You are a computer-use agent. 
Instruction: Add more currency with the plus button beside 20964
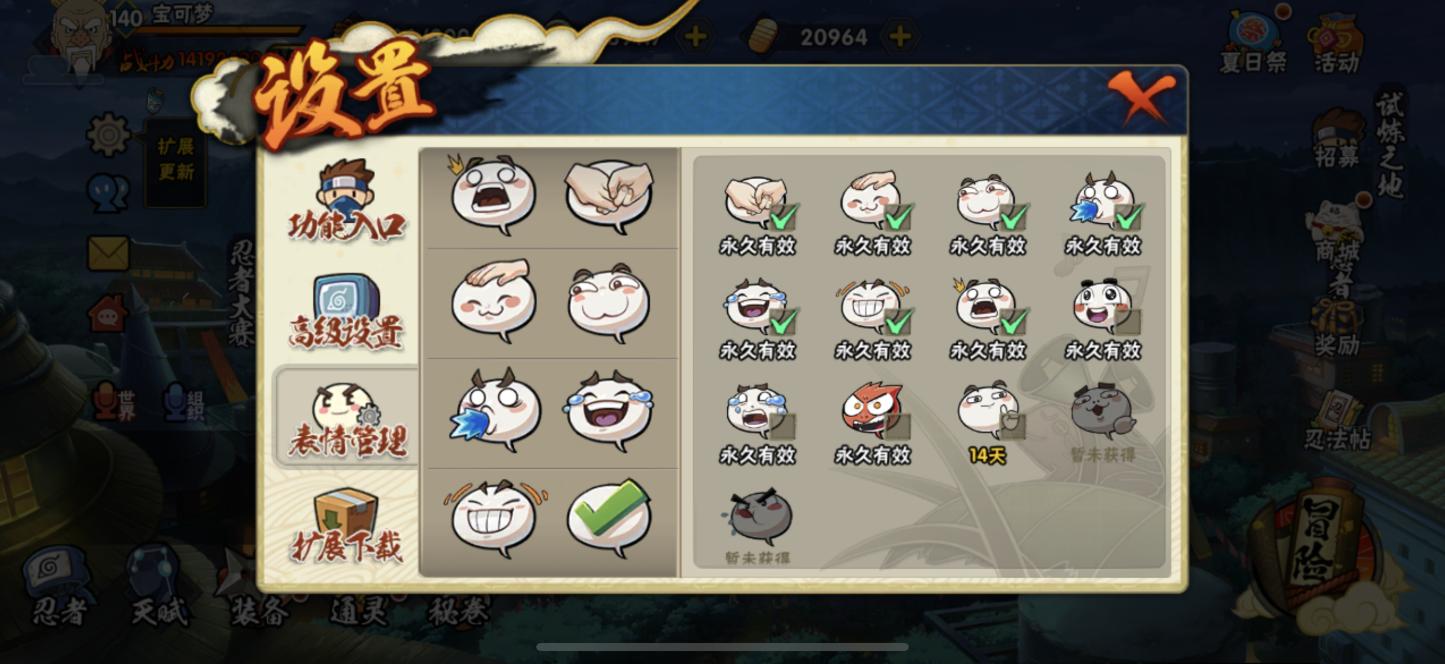click(x=900, y=37)
